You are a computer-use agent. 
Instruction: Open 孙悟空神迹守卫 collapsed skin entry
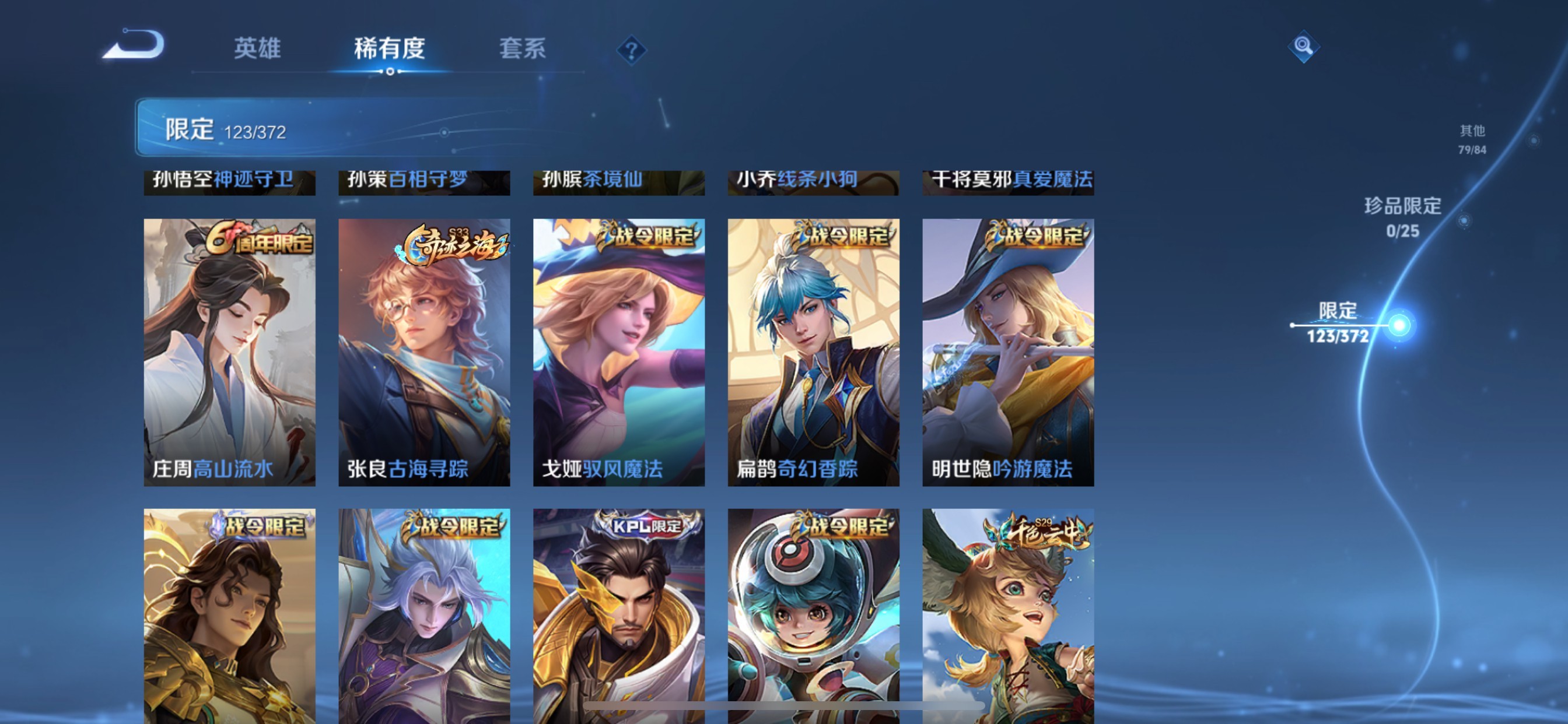[x=229, y=179]
